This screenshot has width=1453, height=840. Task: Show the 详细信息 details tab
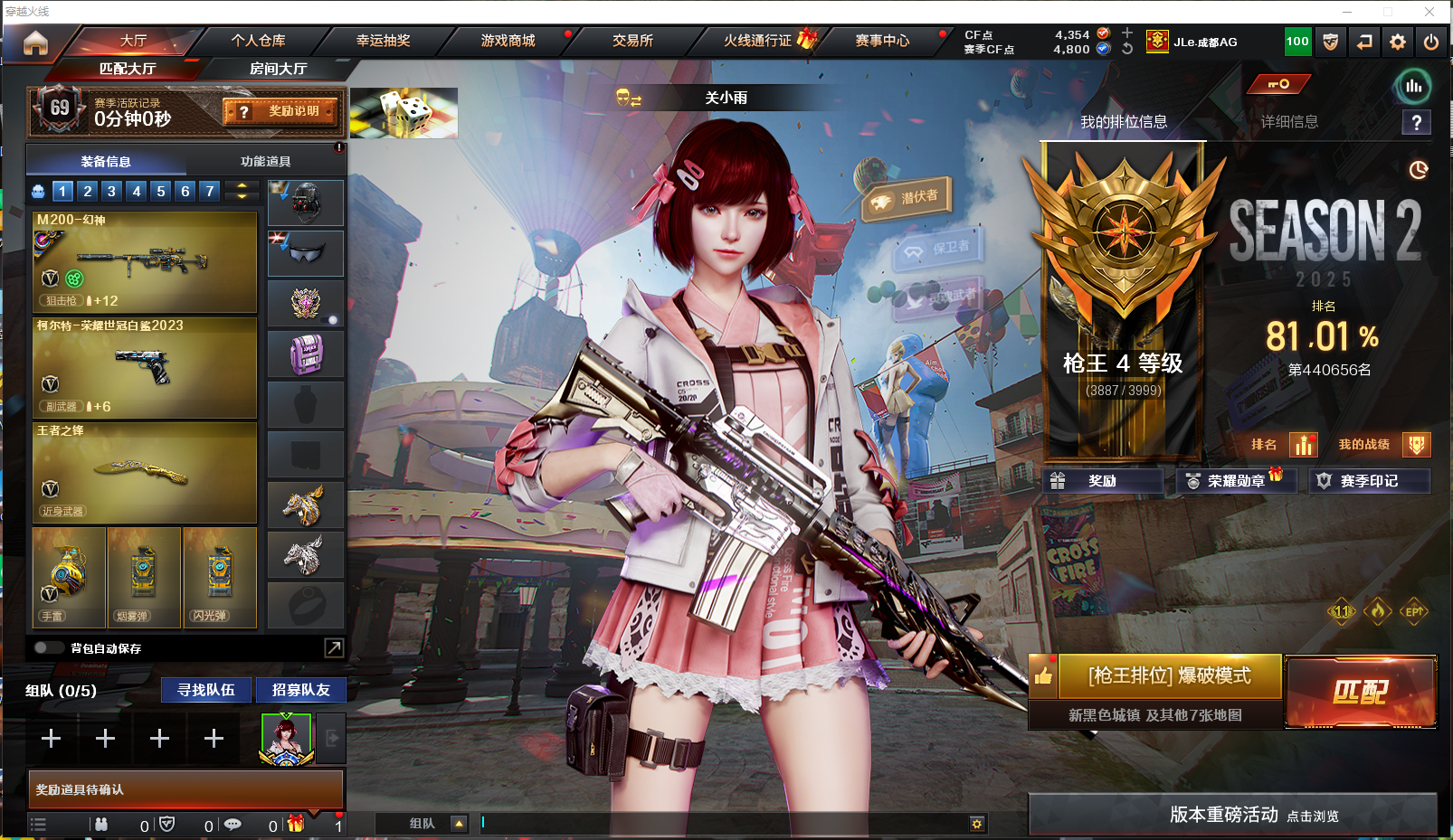(1289, 122)
